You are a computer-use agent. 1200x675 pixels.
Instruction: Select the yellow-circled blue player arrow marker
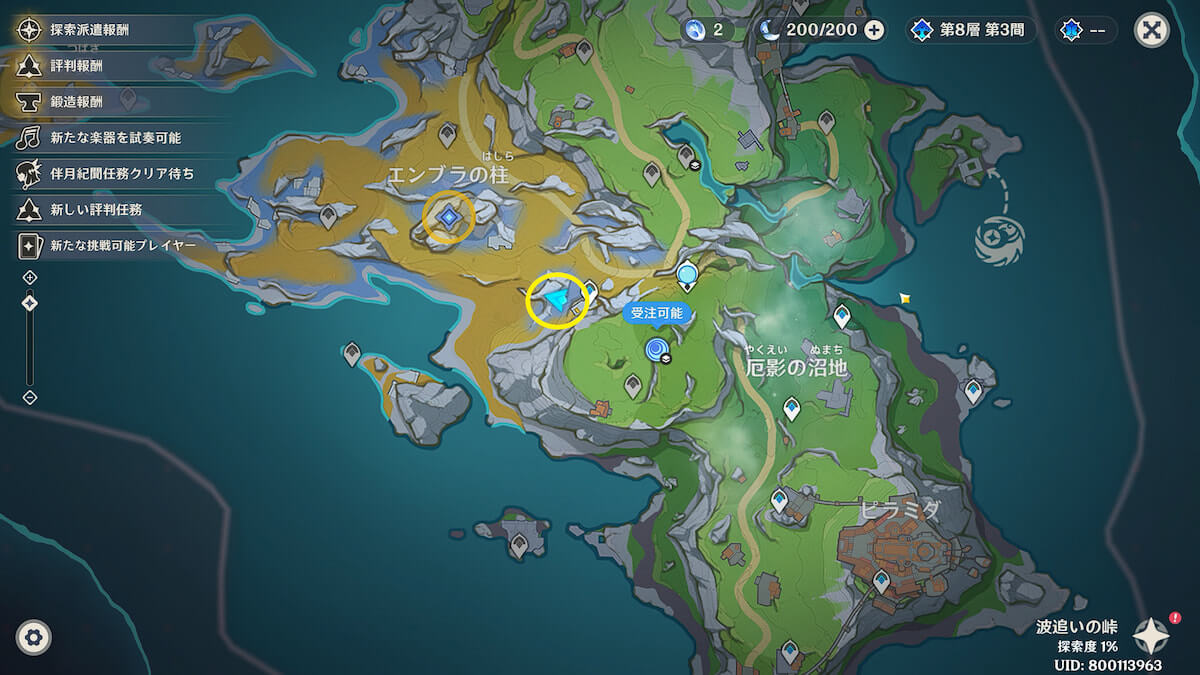tap(556, 299)
